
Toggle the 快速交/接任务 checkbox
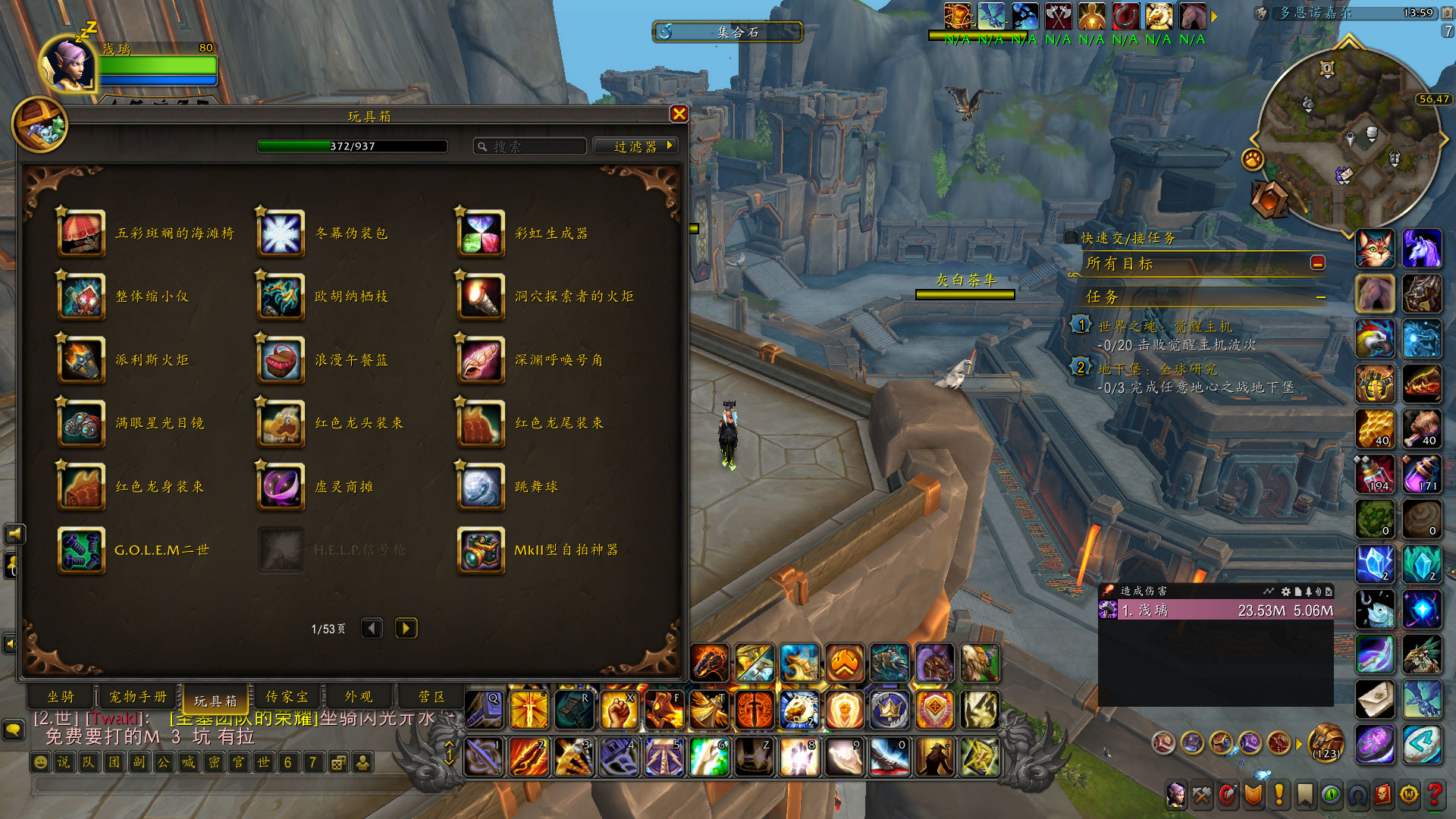coord(1071,237)
